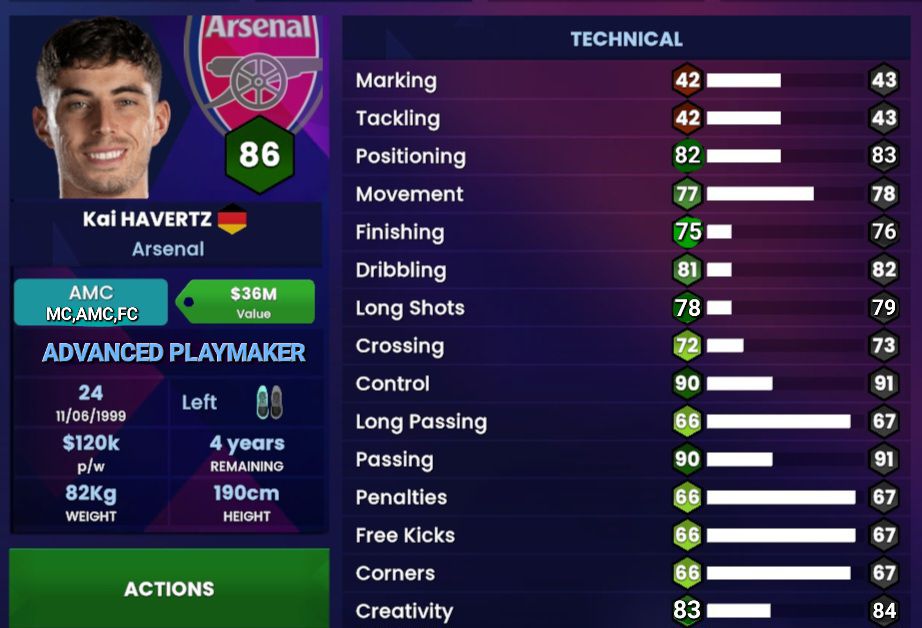Click the Arsenal club name link

point(168,249)
